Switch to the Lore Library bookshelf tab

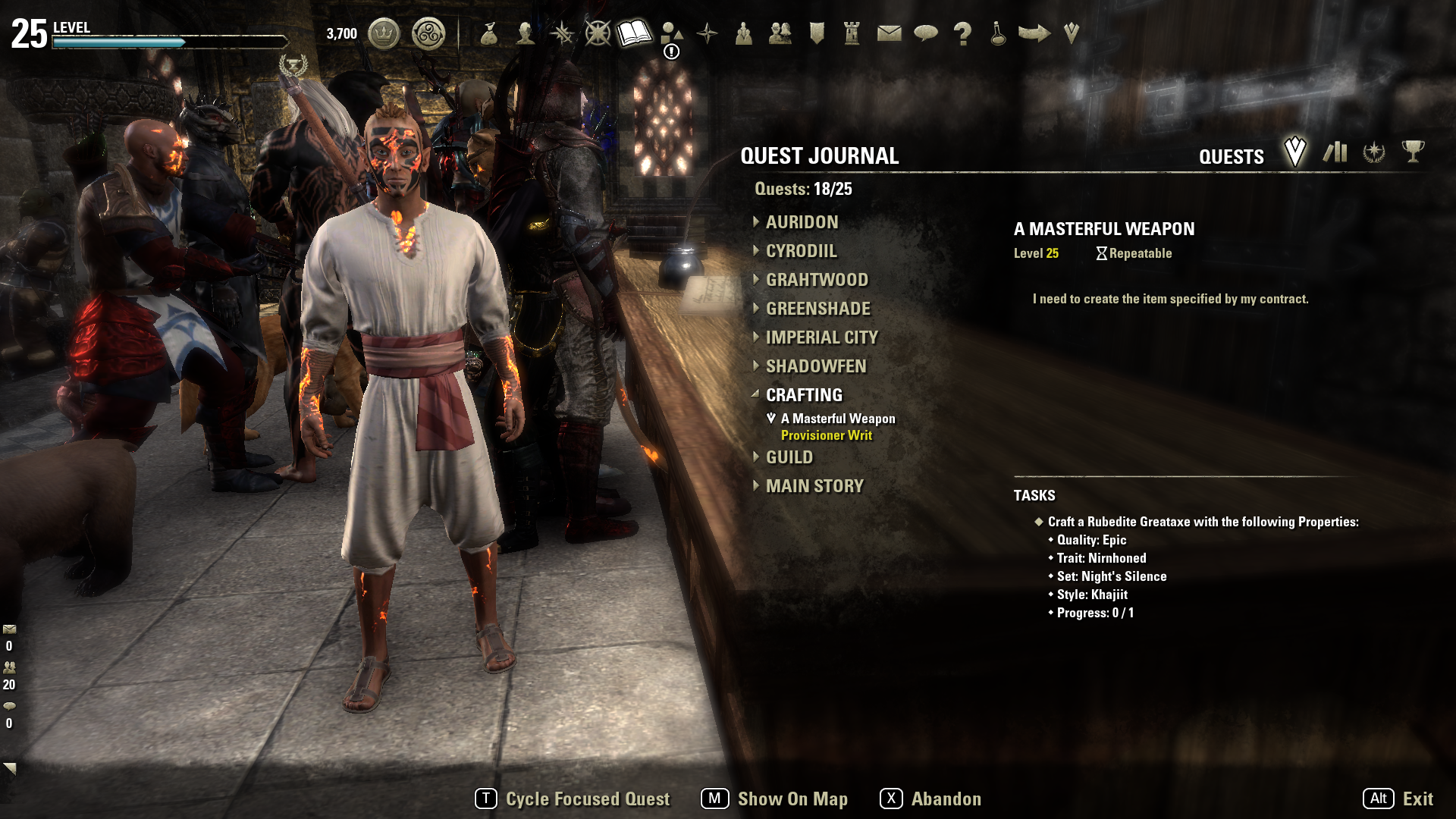(x=1335, y=152)
